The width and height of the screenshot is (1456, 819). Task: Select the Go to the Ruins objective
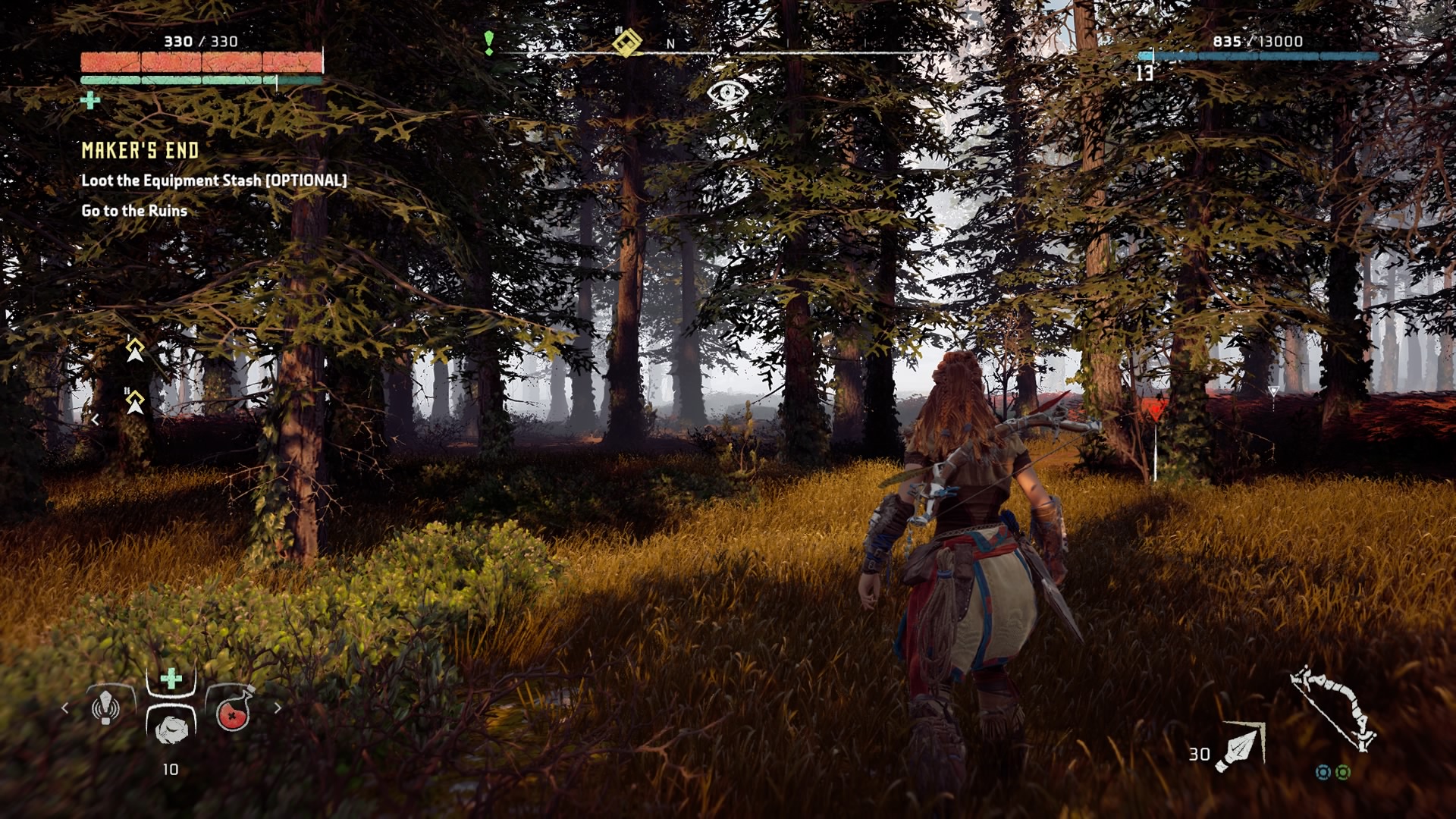tap(134, 211)
